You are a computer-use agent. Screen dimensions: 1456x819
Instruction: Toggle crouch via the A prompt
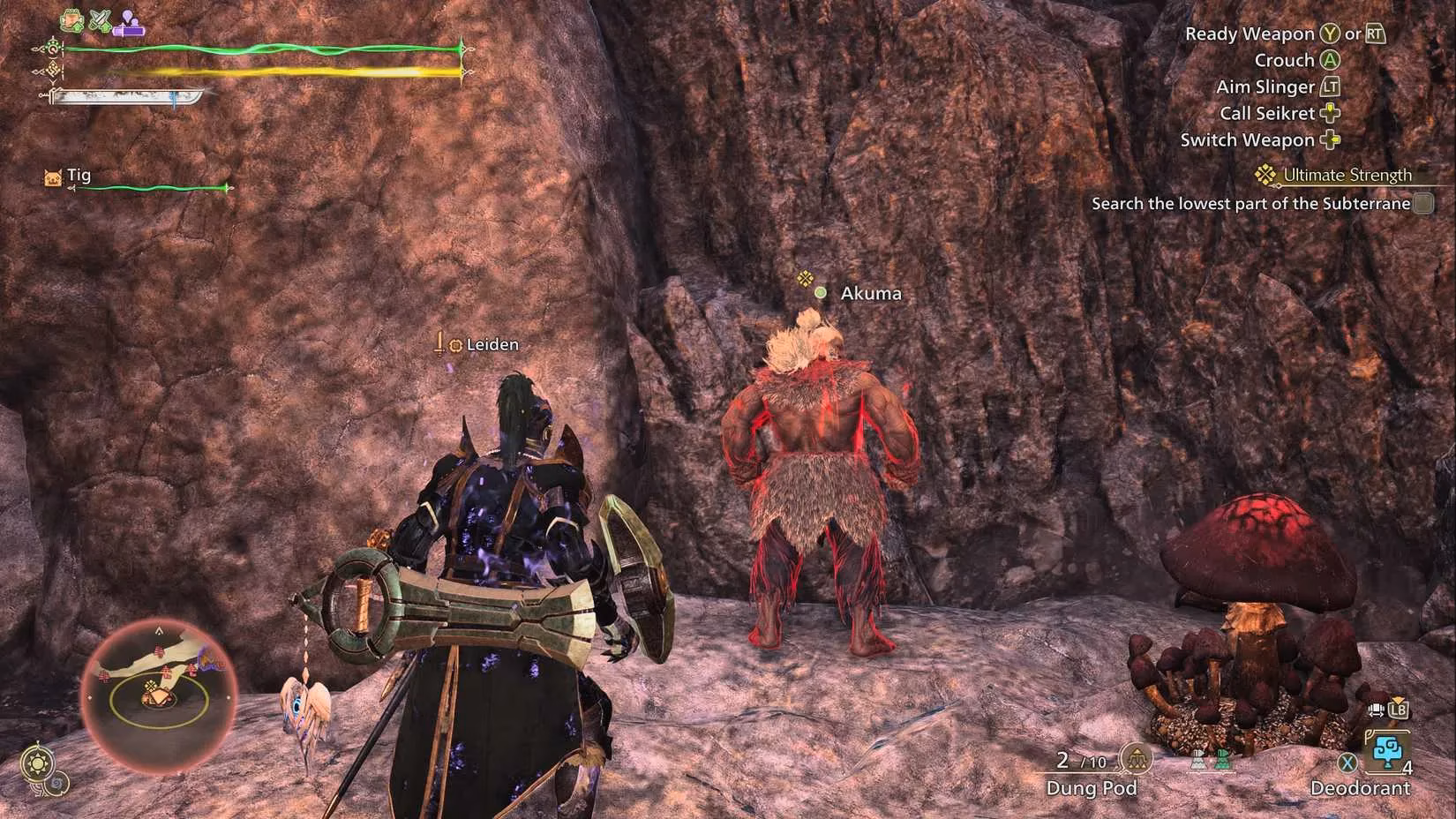click(x=1328, y=59)
